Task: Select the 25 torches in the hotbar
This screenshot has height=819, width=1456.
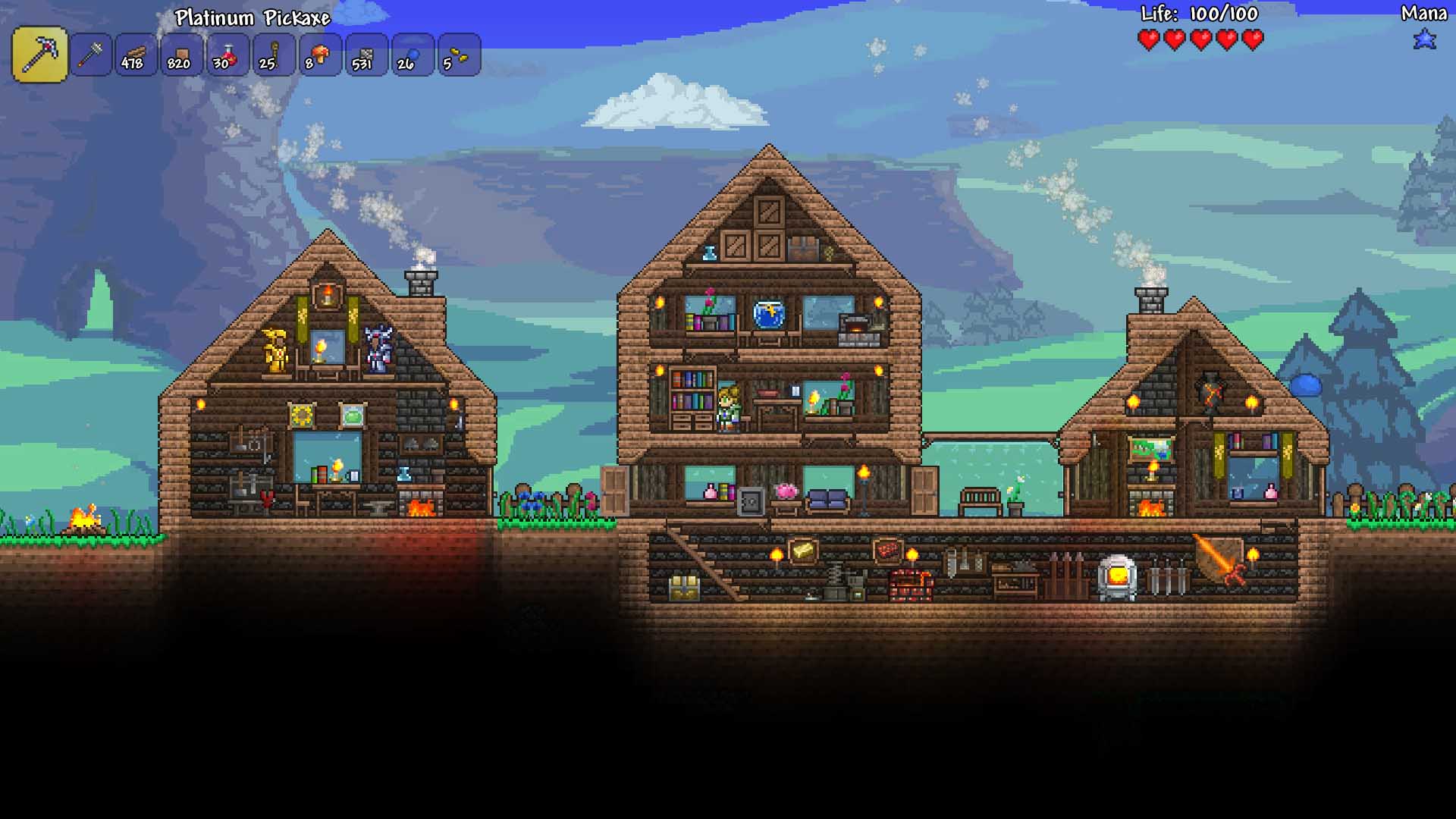Action: pos(274,53)
